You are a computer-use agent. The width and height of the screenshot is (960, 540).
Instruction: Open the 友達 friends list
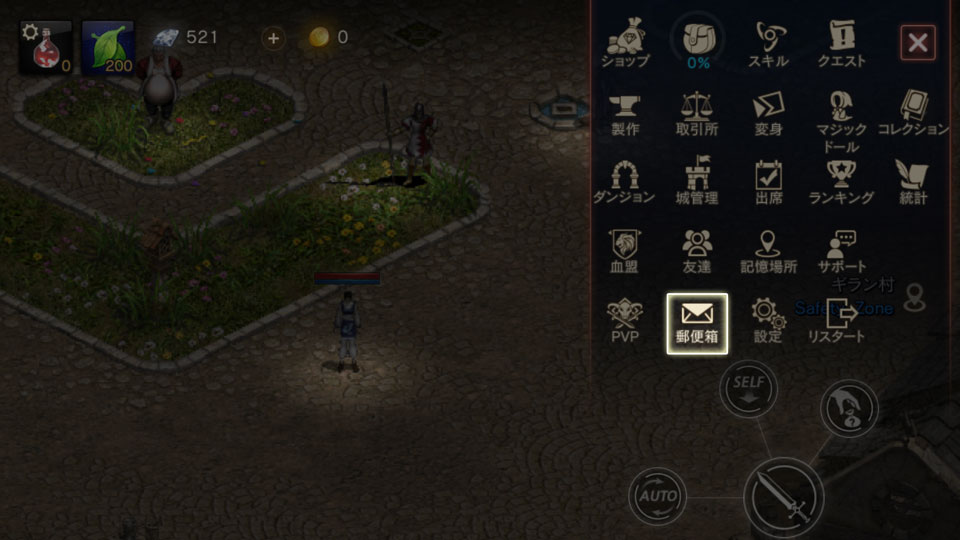[x=697, y=251]
